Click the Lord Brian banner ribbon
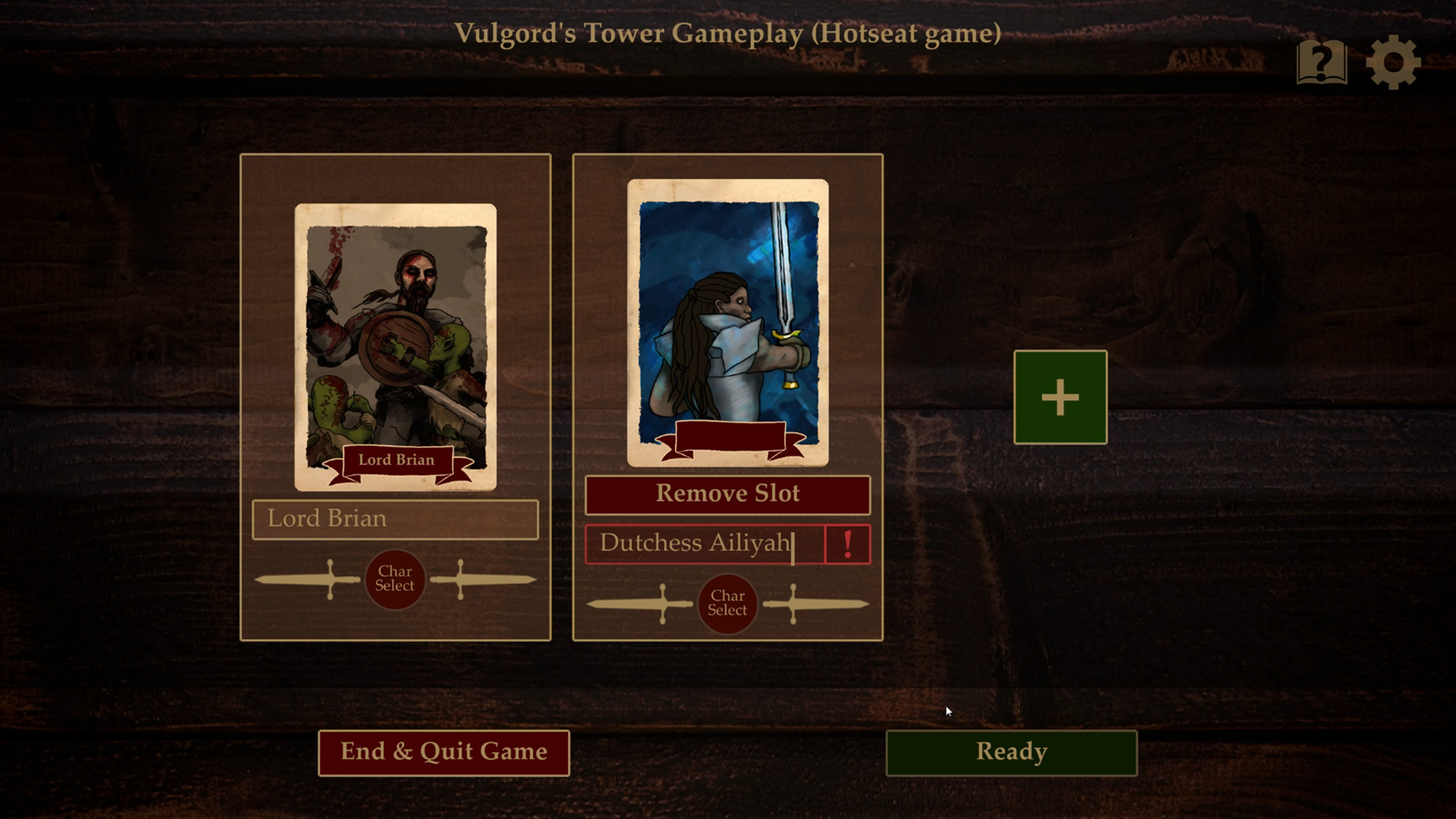Viewport: 1456px width, 819px height. (x=396, y=460)
